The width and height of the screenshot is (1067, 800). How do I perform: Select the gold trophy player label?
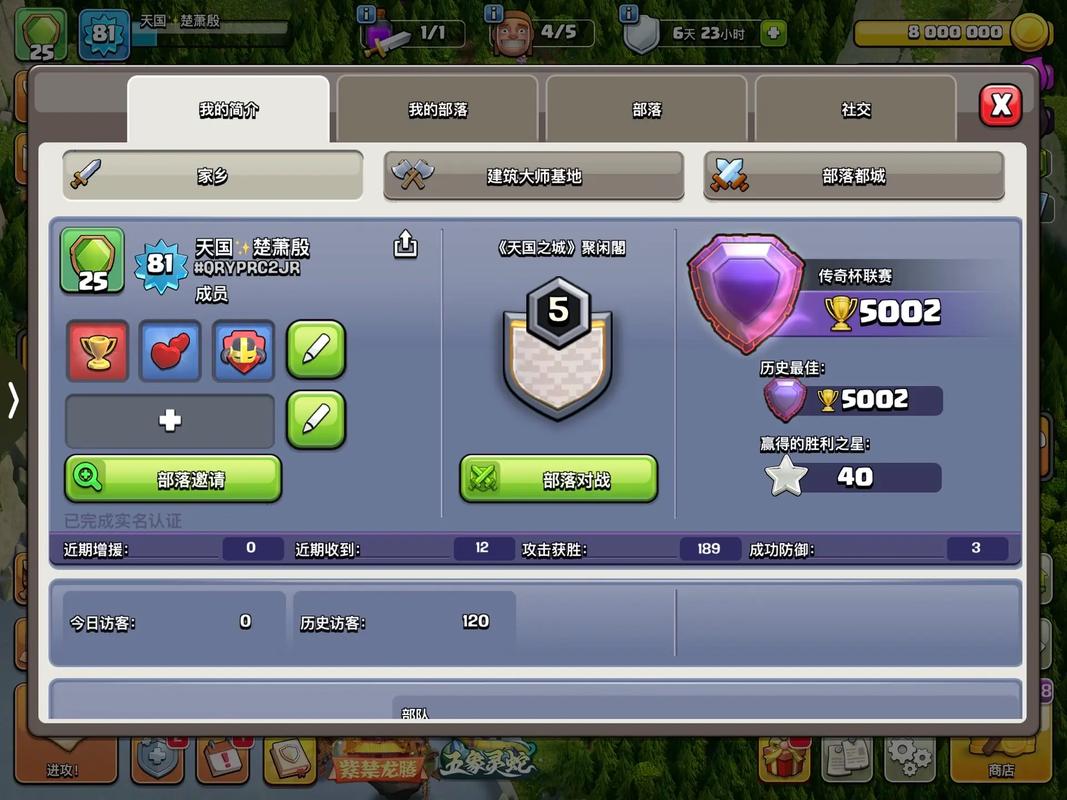click(97, 351)
